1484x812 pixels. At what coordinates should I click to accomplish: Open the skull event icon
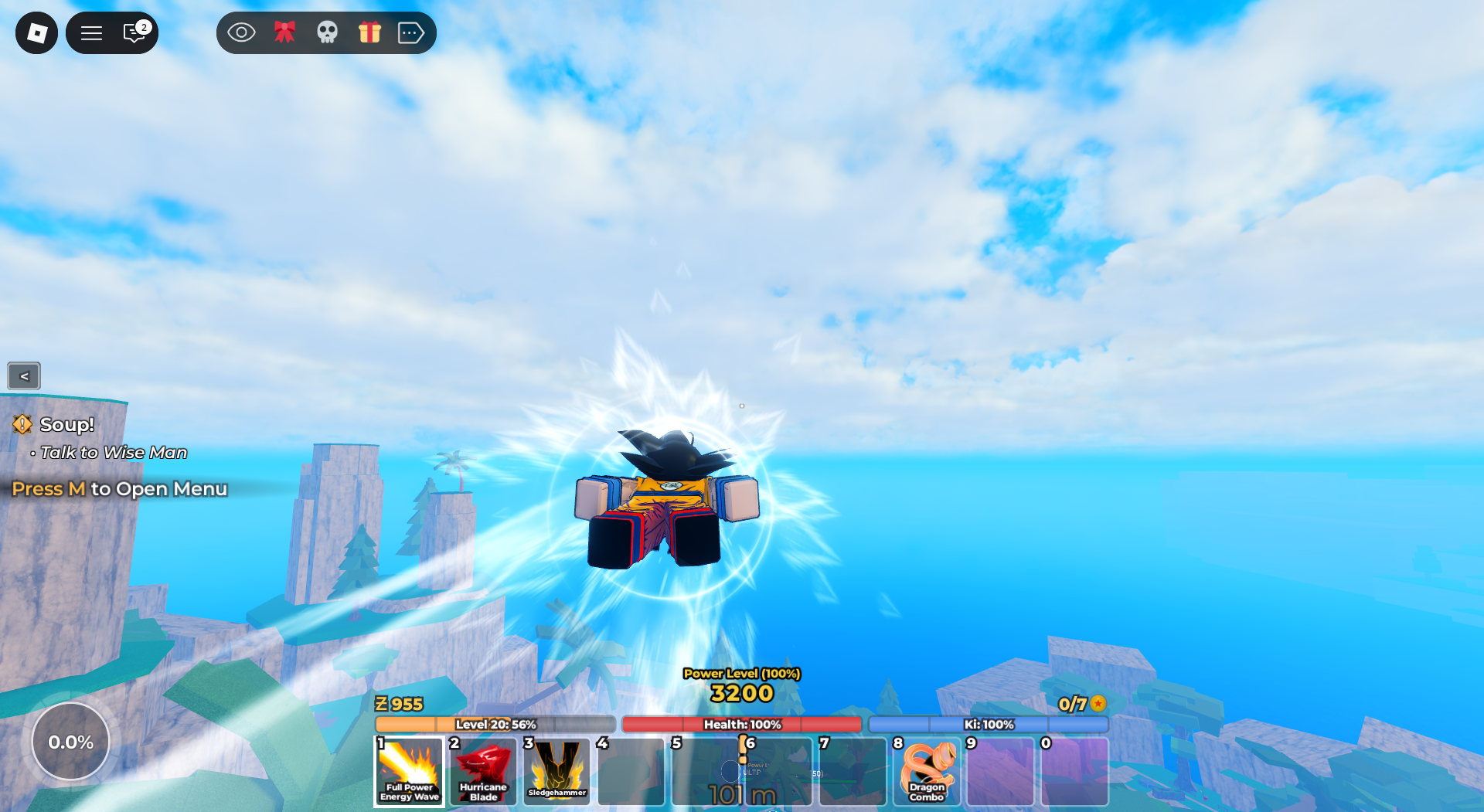[x=327, y=32]
